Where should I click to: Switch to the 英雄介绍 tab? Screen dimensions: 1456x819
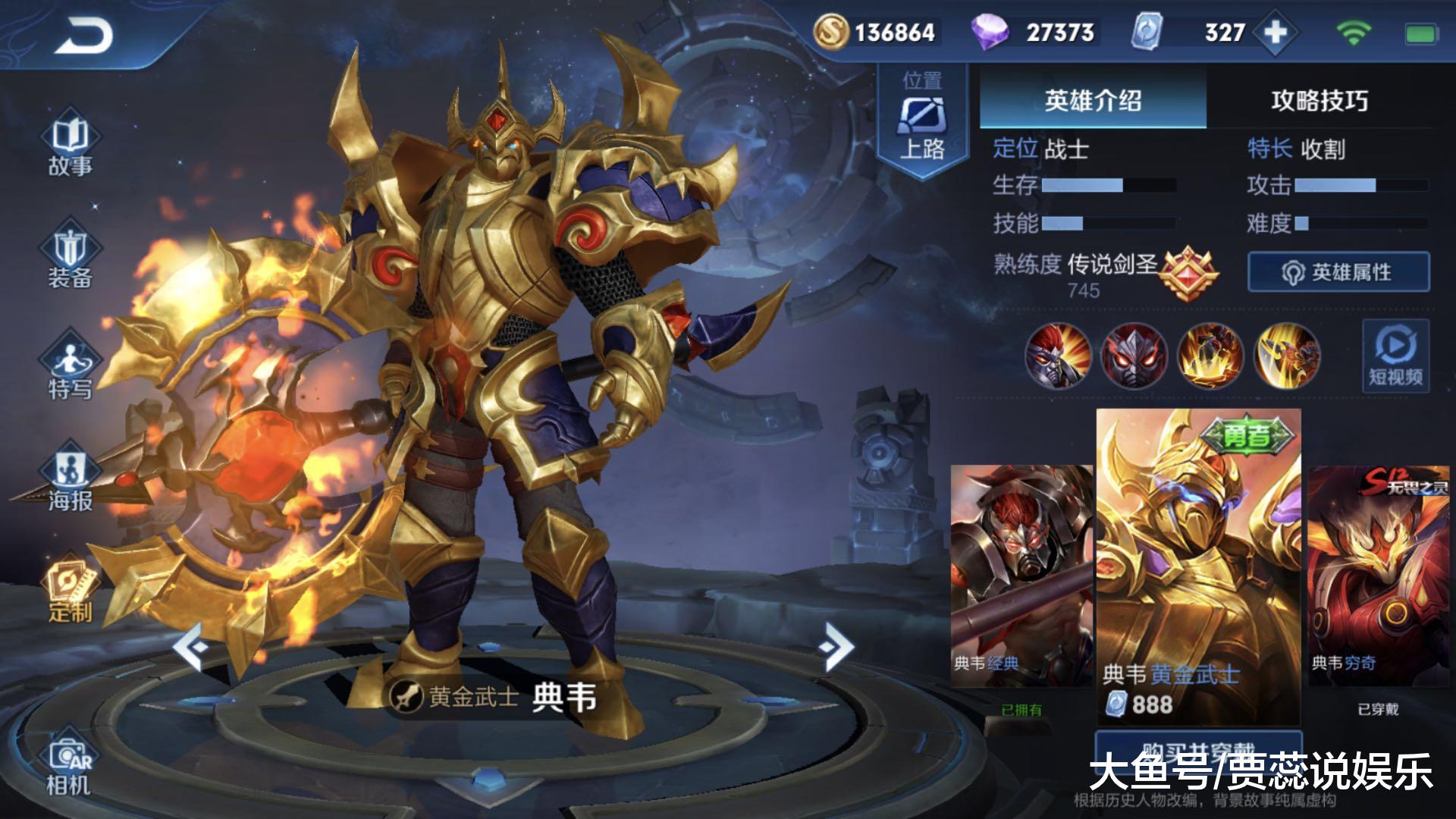click(1092, 100)
